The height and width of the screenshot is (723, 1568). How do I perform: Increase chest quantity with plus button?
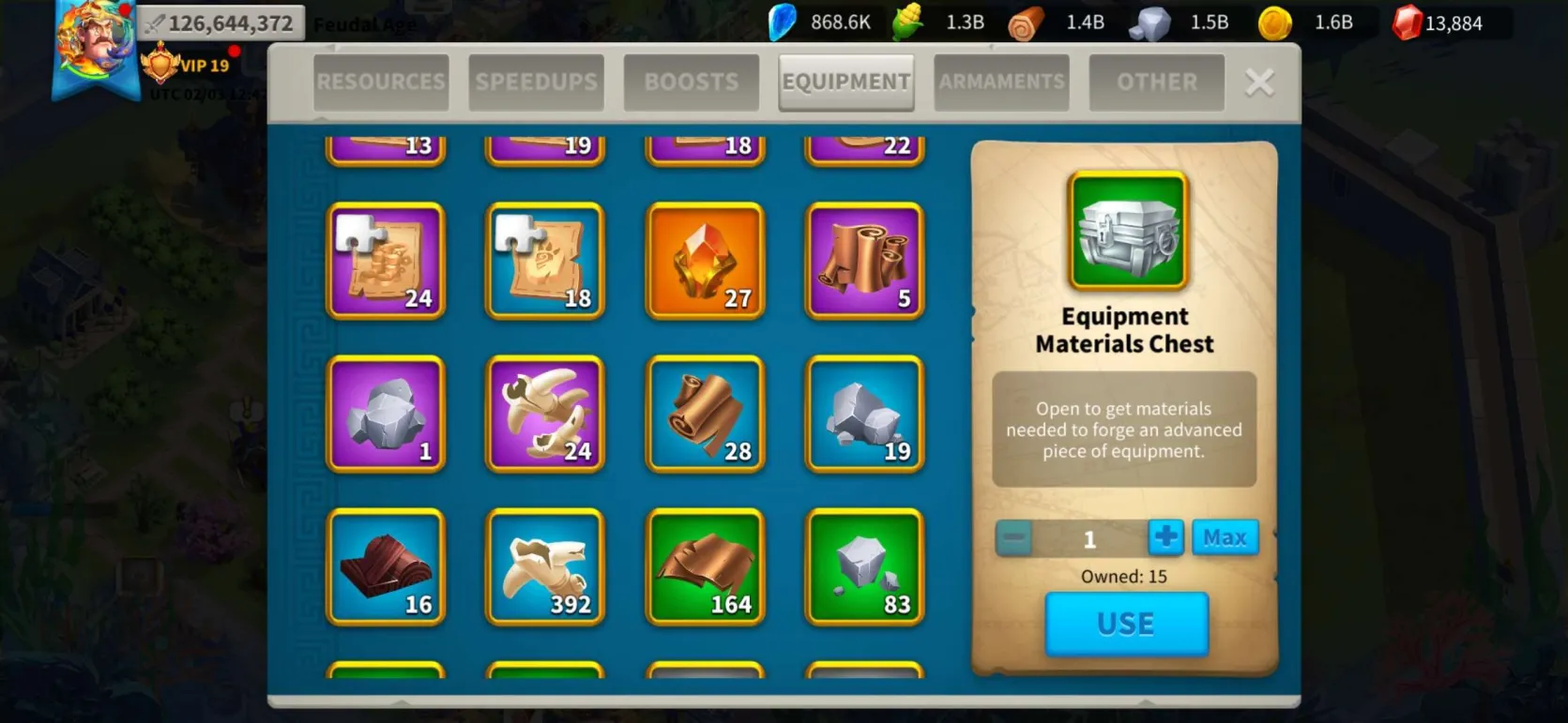click(x=1165, y=538)
